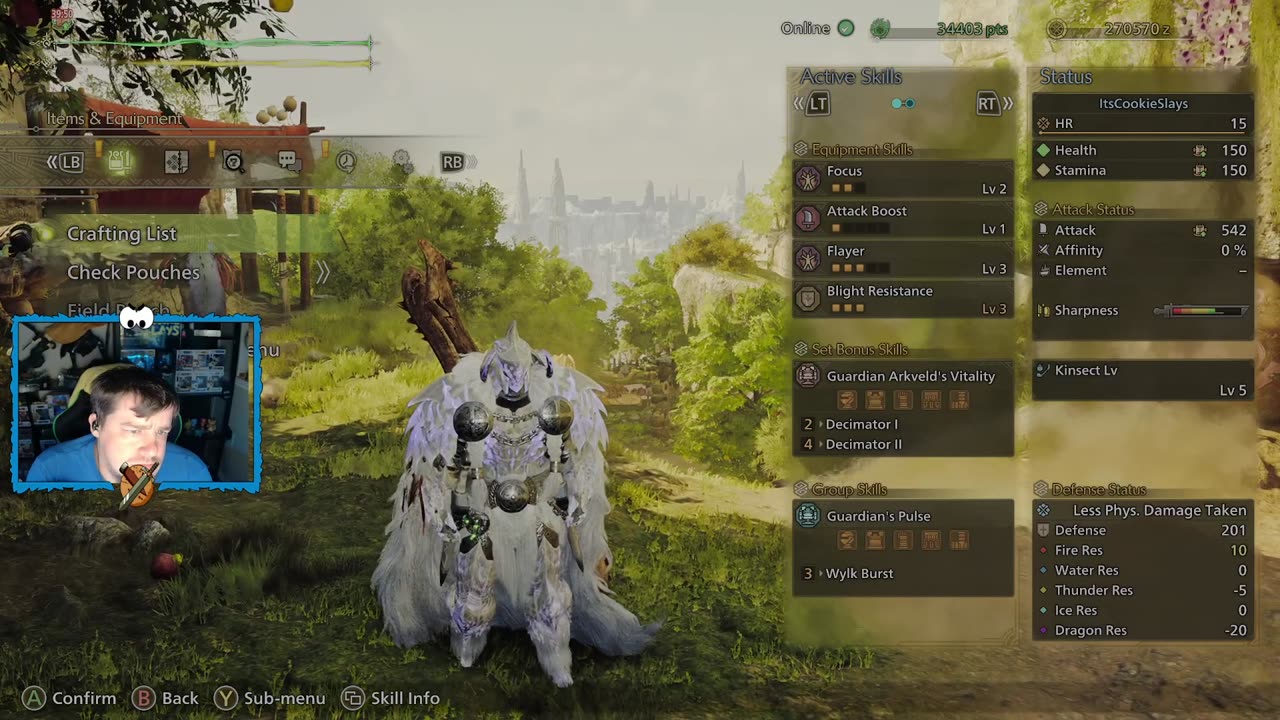
Task: Select the clock history tab icon
Action: tap(346, 162)
